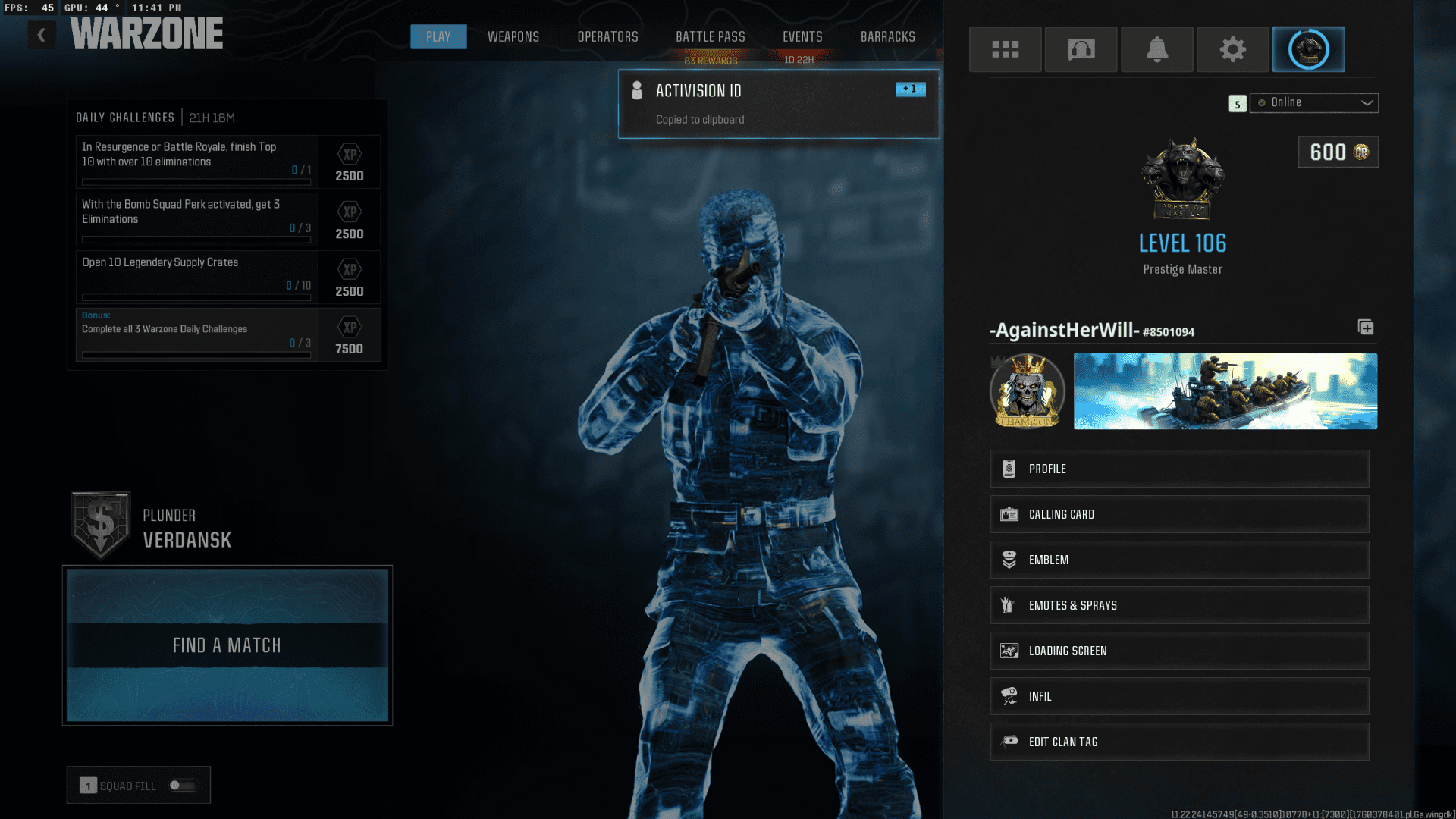The image size is (1456, 819).
Task: Click the back chevron beside Warzone logo
Action: [41, 34]
